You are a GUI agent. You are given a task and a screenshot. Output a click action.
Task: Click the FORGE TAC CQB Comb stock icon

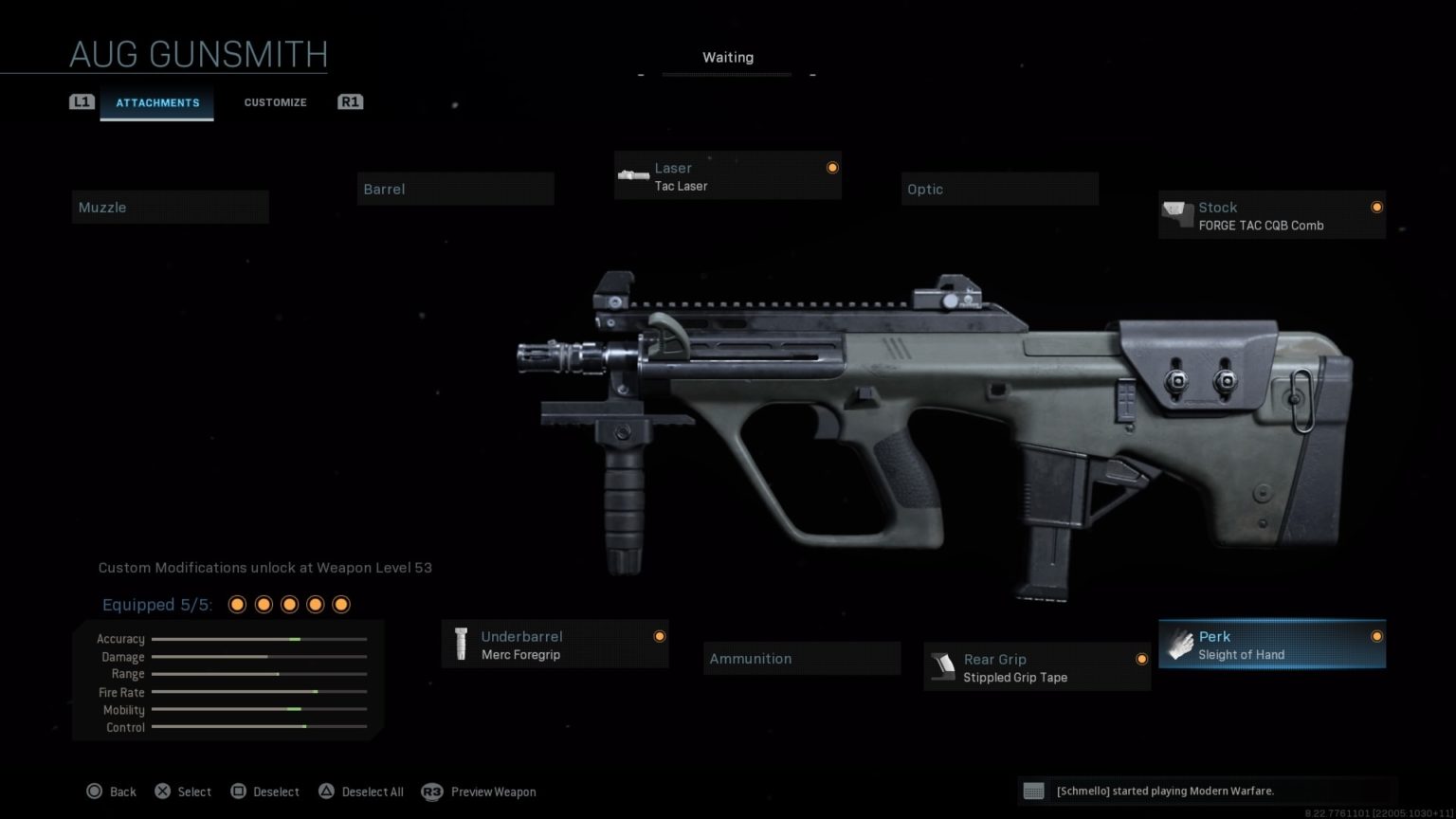click(1177, 215)
